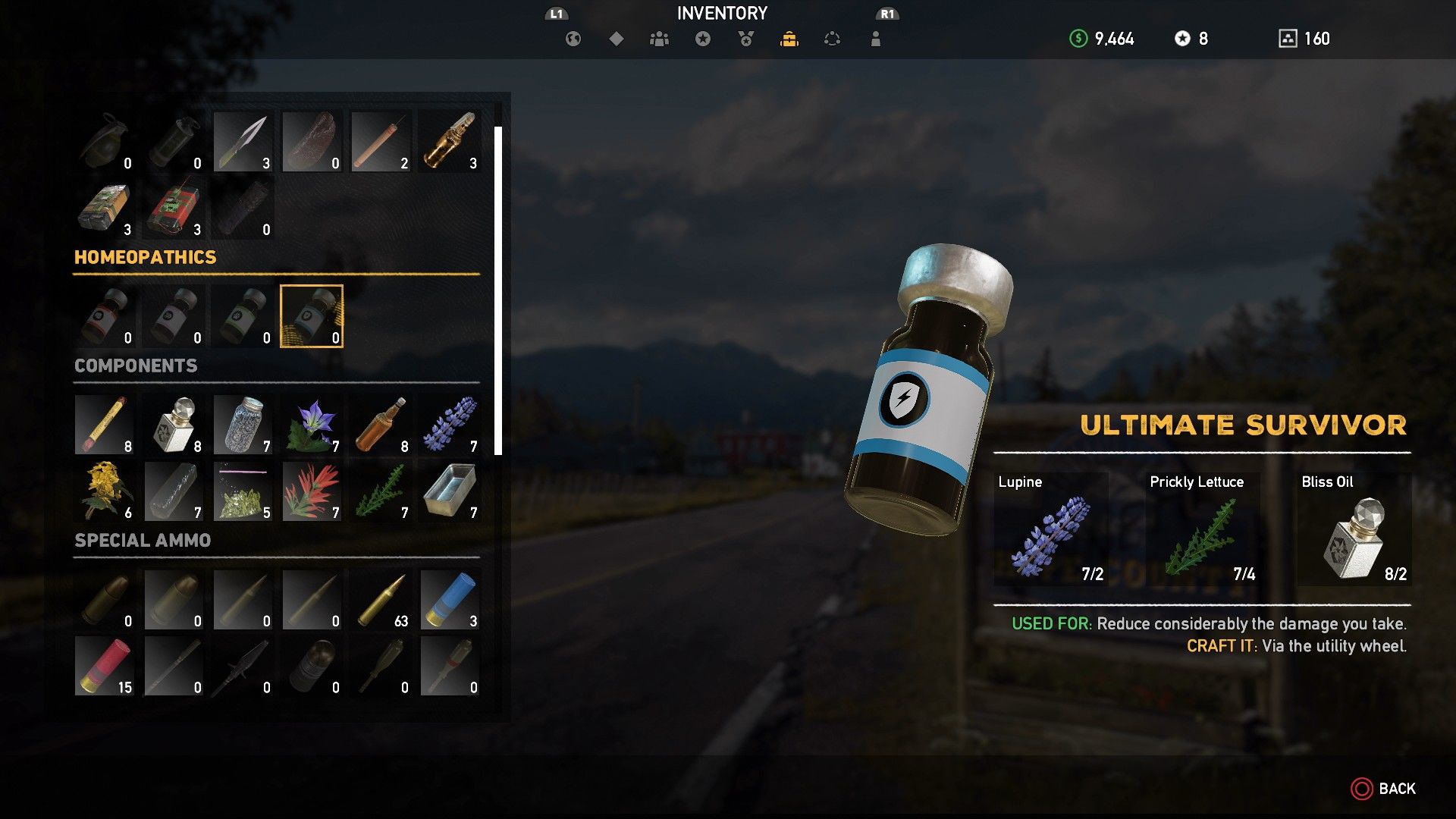Select the throwing knife slot

[243, 142]
